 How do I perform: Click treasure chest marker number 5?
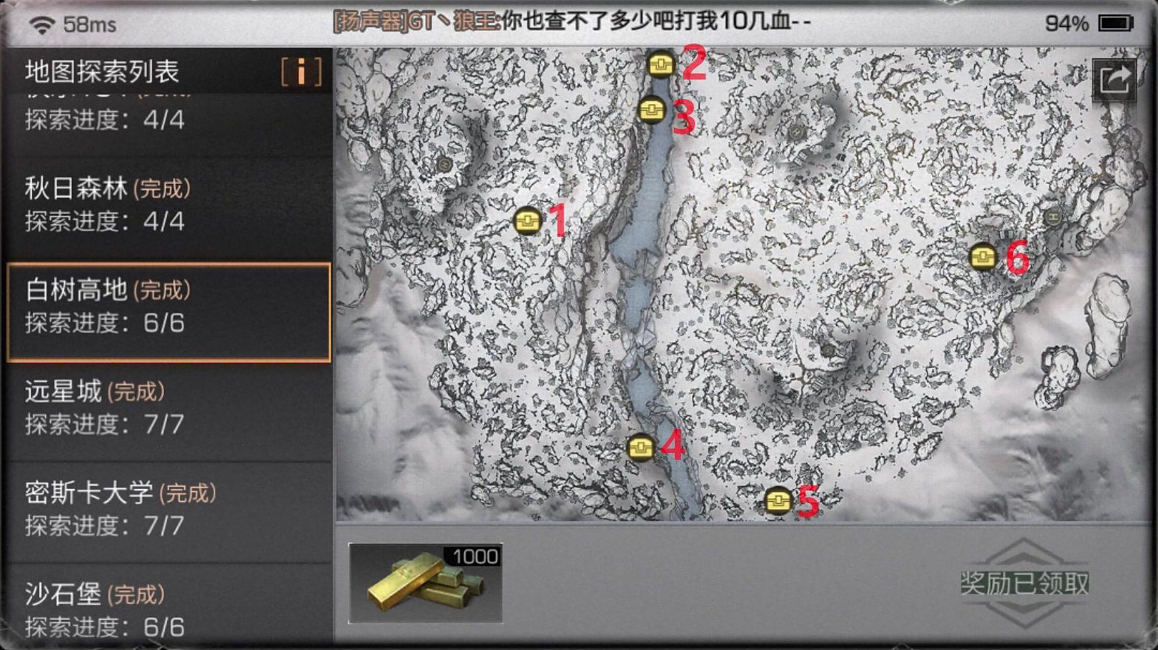[x=778, y=499]
